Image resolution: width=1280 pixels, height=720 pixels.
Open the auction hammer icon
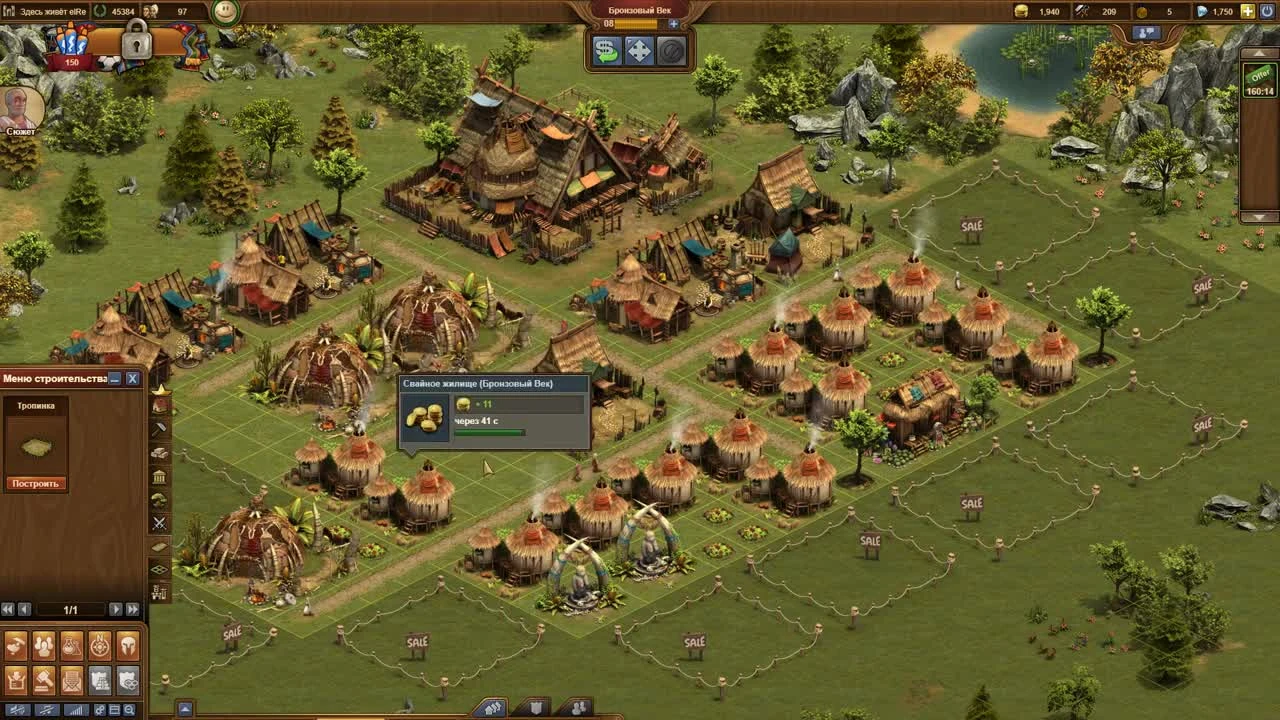point(43,680)
